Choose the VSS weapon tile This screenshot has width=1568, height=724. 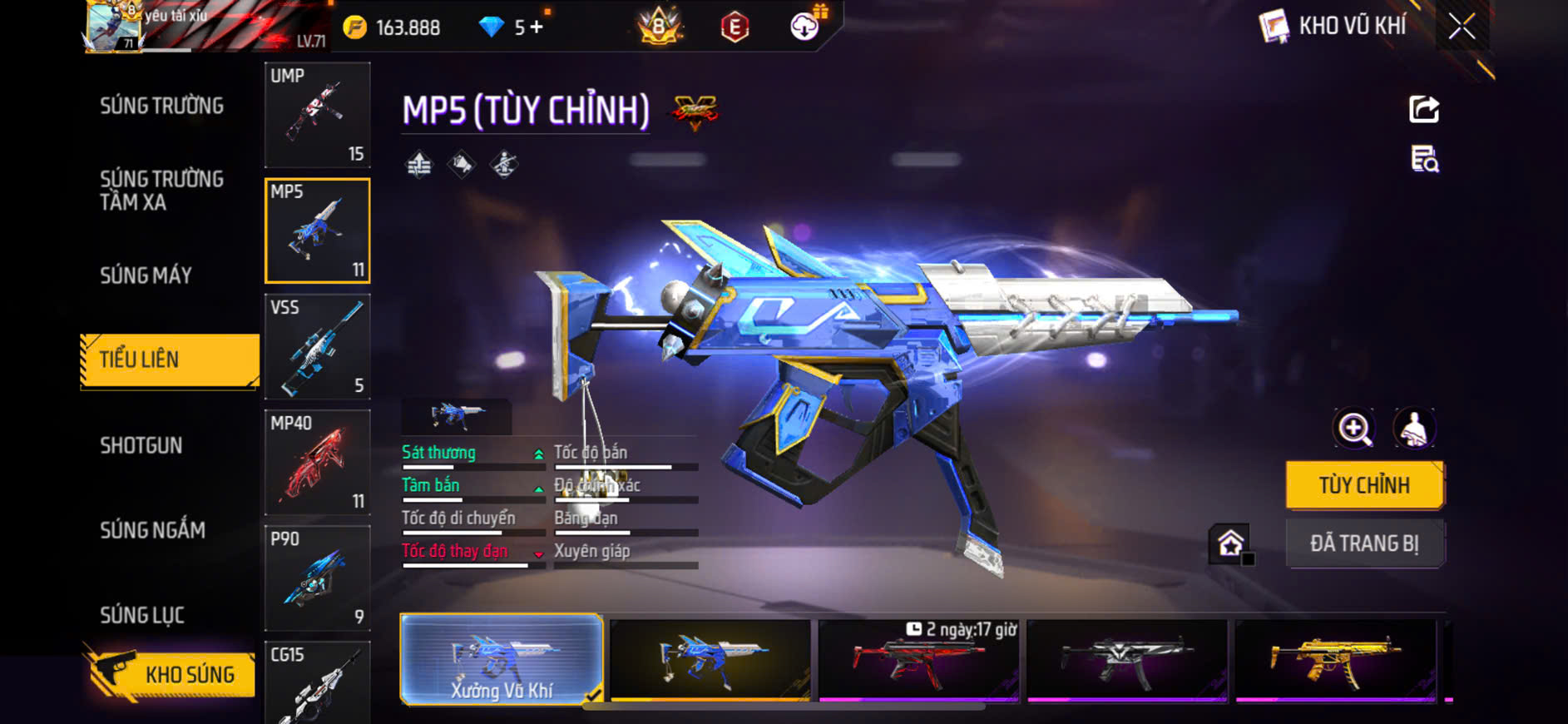pyautogui.click(x=317, y=346)
